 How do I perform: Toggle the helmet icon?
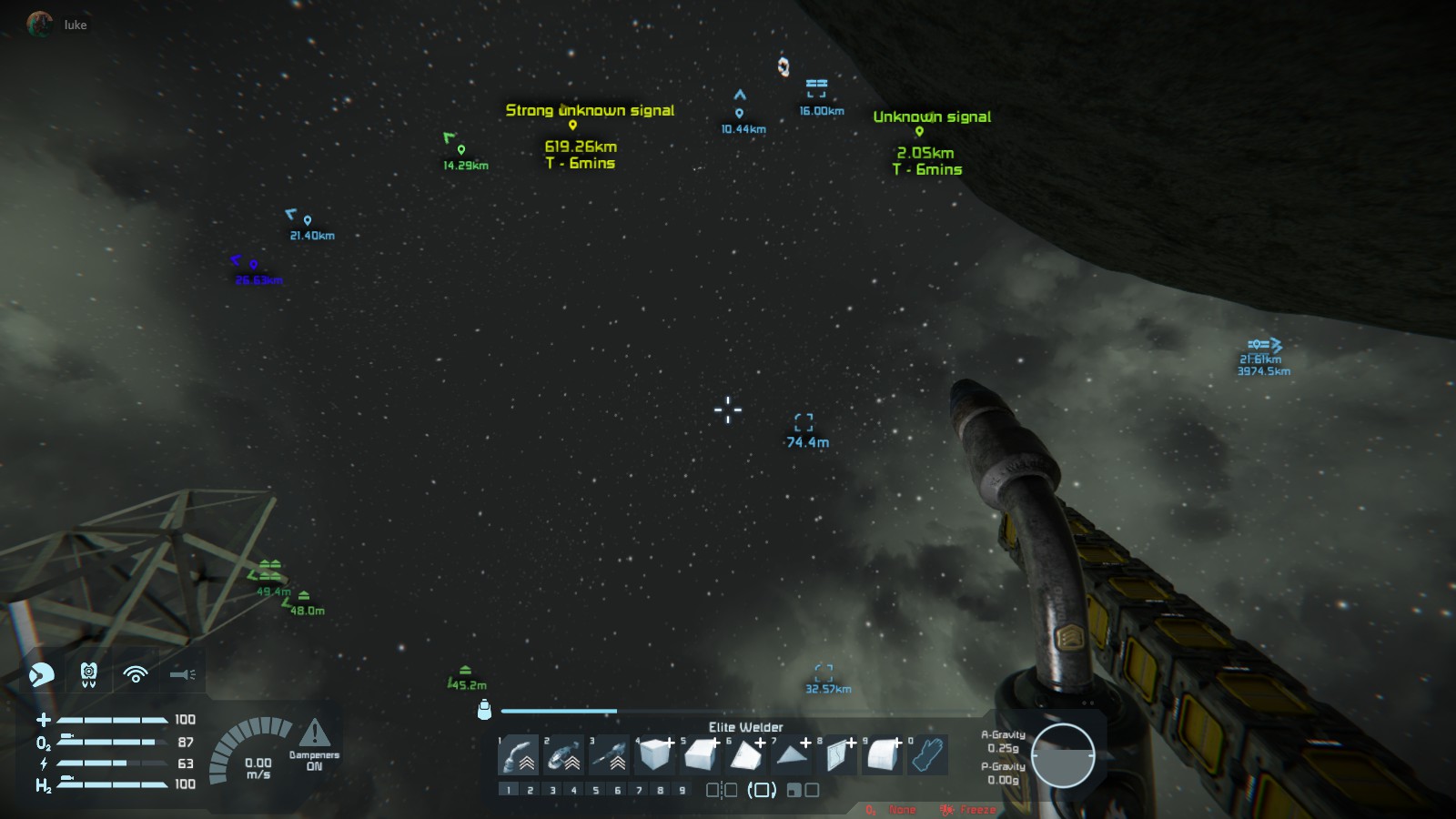tap(42, 674)
